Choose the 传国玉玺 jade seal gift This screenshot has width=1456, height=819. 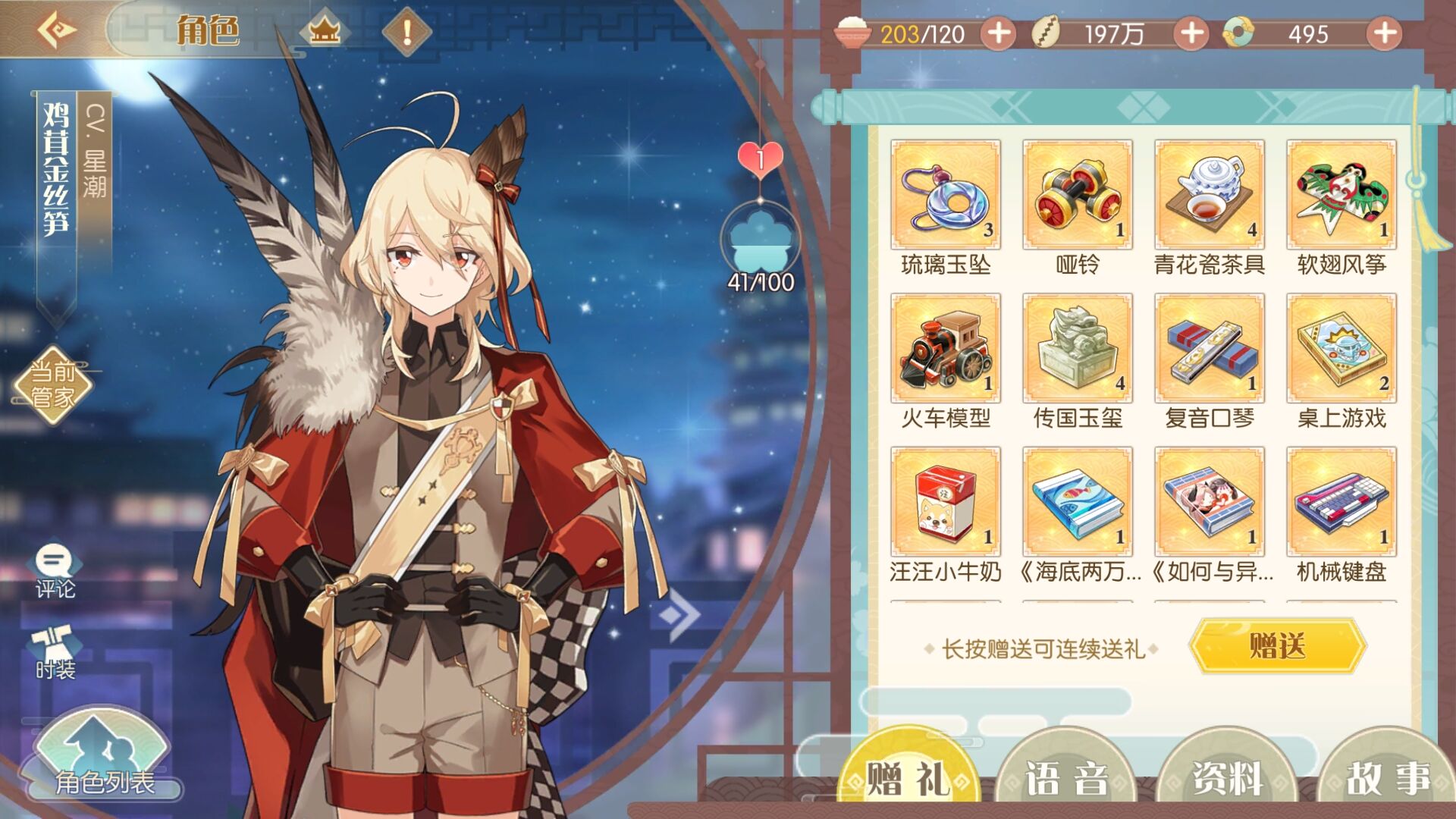tap(1077, 349)
